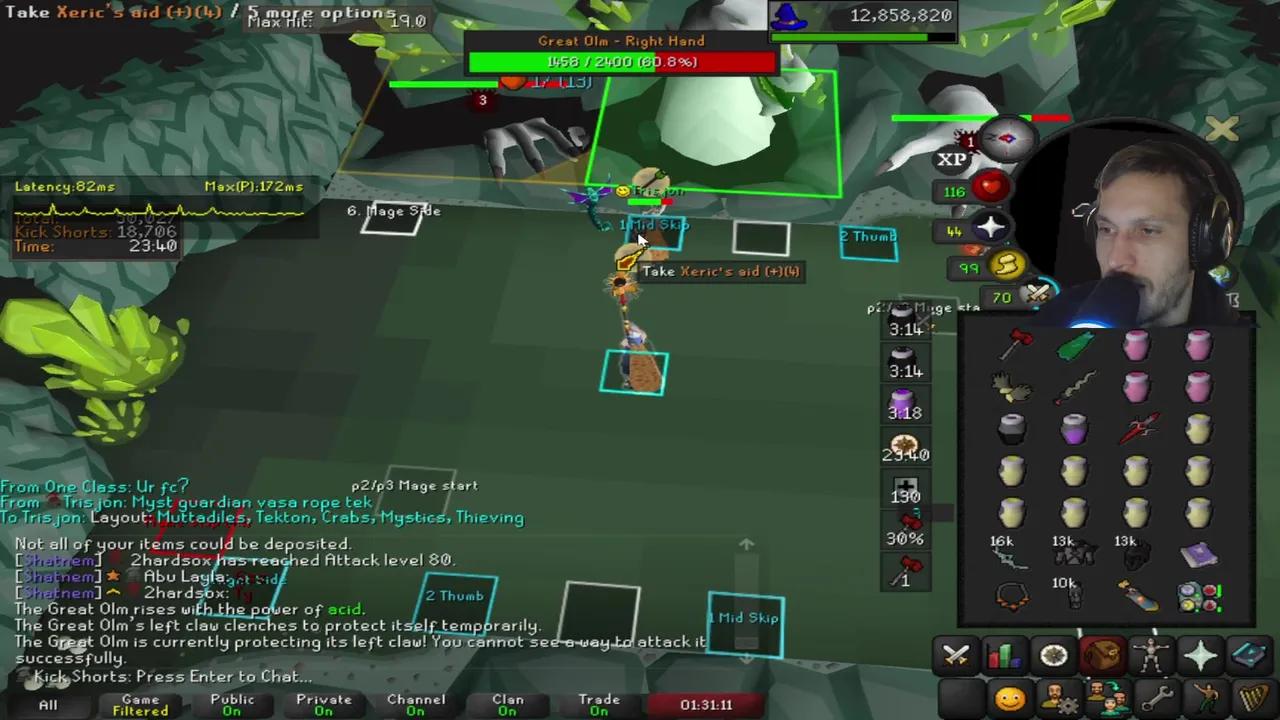Image resolution: width=1280 pixels, height=720 pixels.
Task: View the Skills tab (bar chart icon)
Action: (1003, 654)
